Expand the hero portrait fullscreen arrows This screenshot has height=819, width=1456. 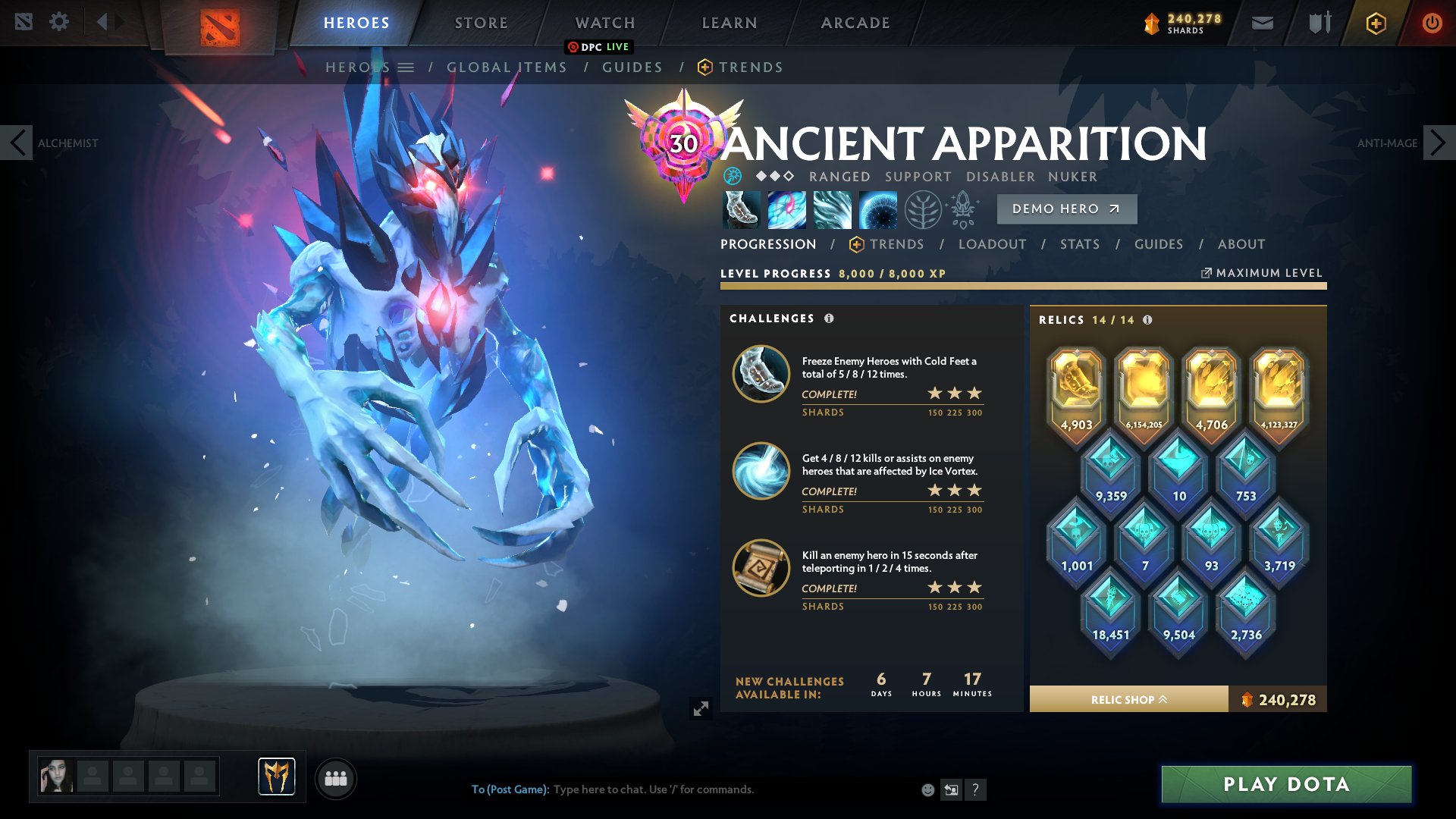701,709
